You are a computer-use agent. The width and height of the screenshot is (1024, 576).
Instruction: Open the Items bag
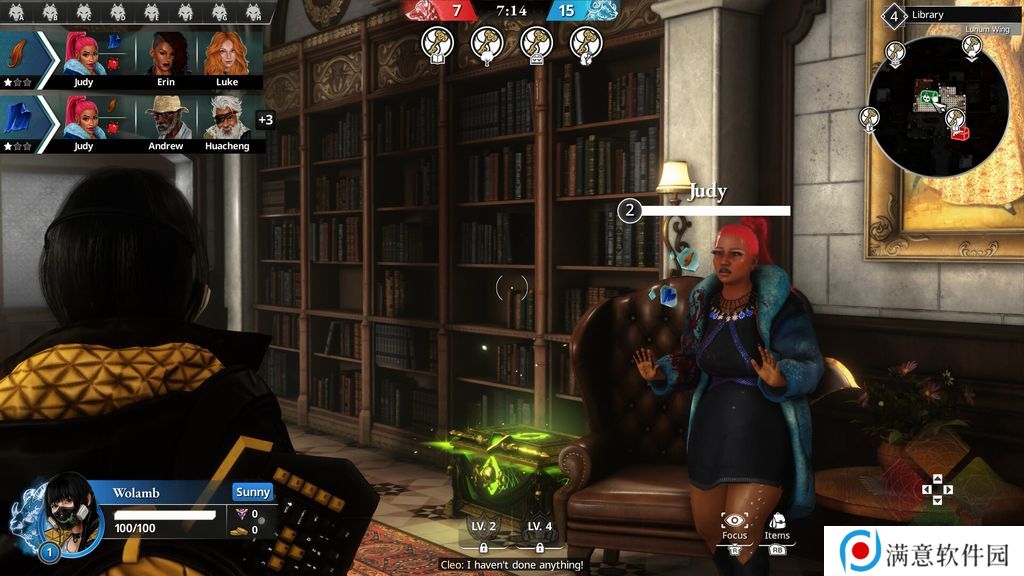point(777,522)
